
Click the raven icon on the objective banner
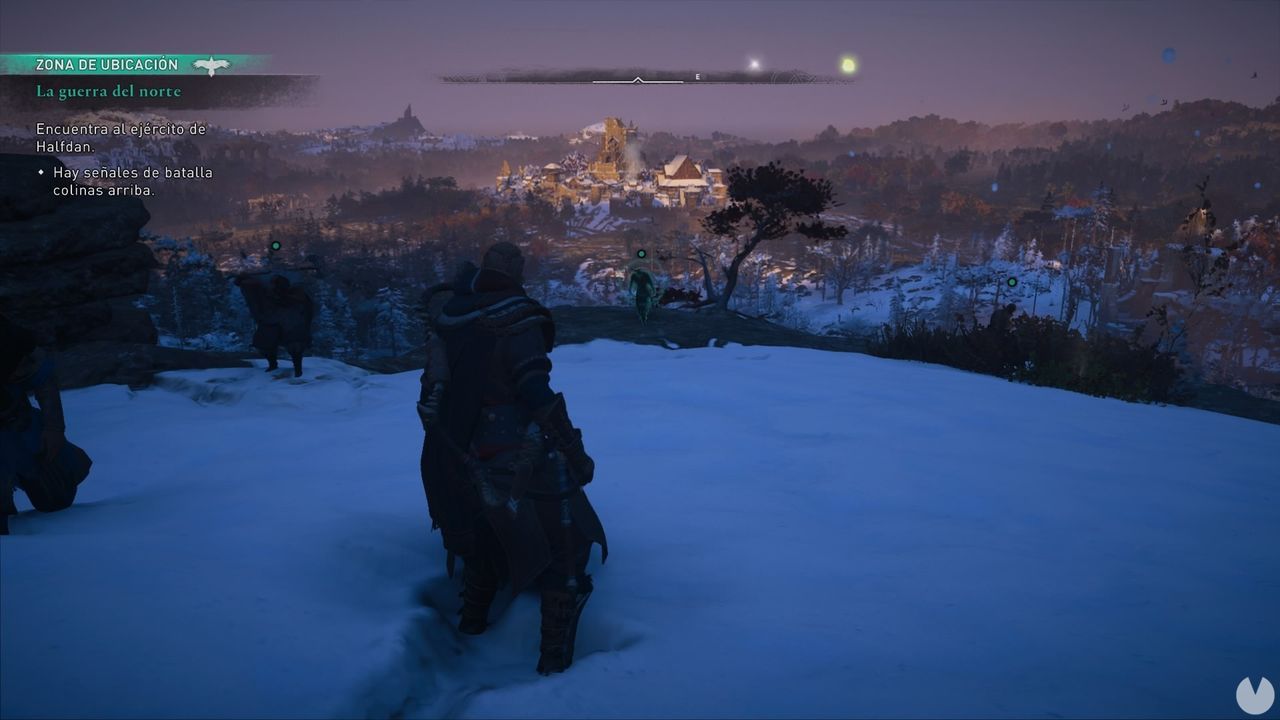211,63
